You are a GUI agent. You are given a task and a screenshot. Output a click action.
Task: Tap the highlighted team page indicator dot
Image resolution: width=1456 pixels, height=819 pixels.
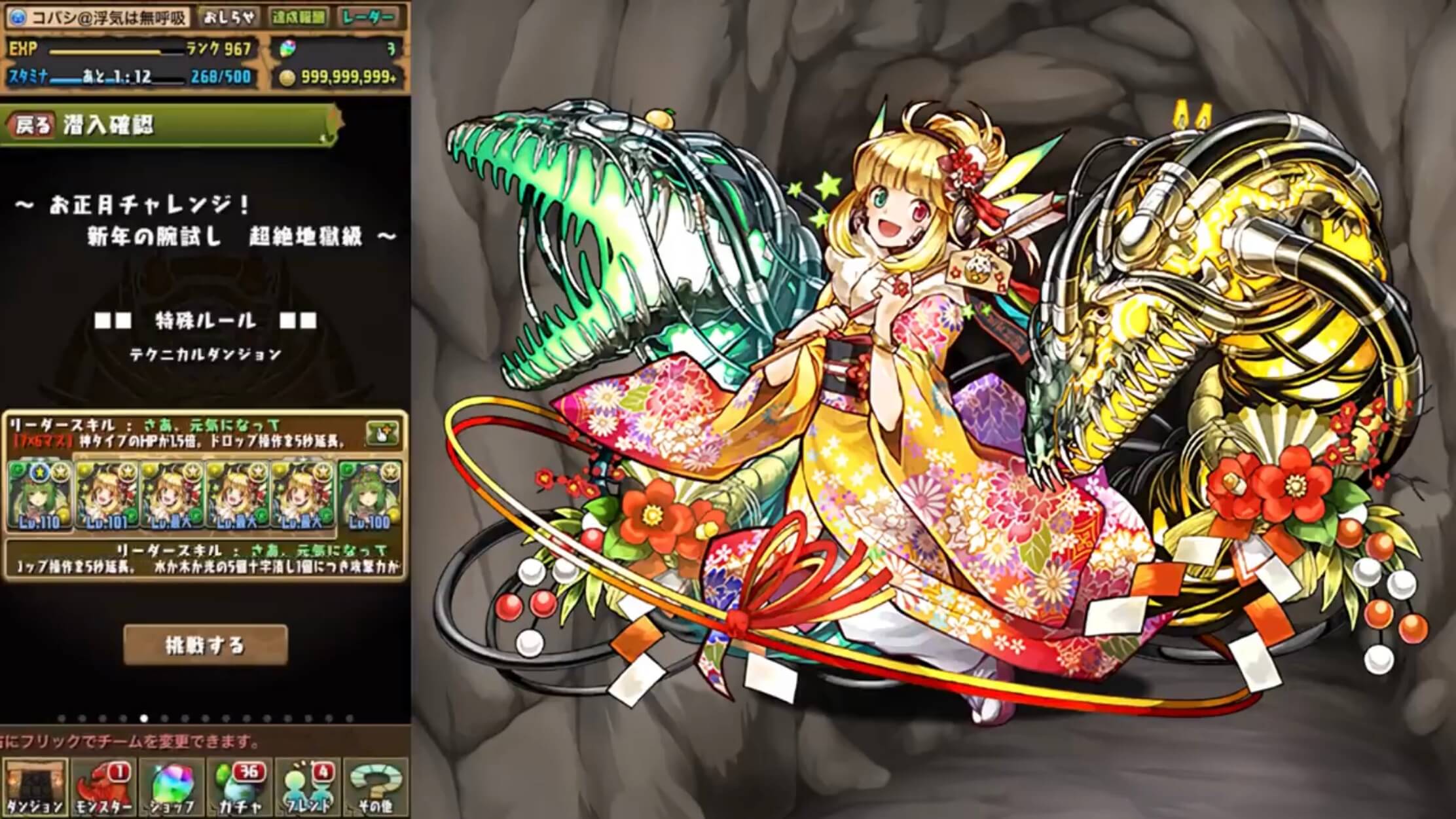pyautogui.click(x=143, y=716)
